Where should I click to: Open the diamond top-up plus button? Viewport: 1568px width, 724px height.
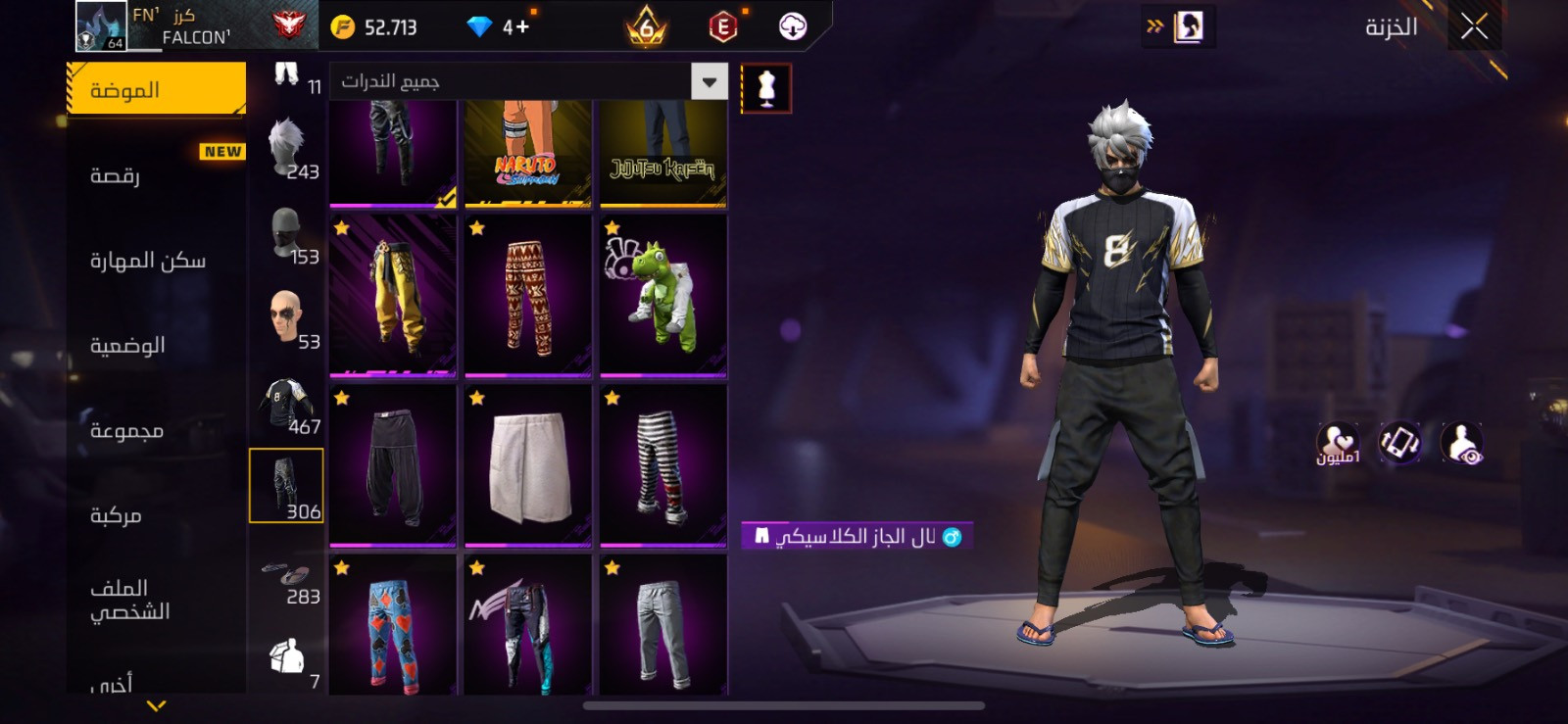[x=517, y=27]
